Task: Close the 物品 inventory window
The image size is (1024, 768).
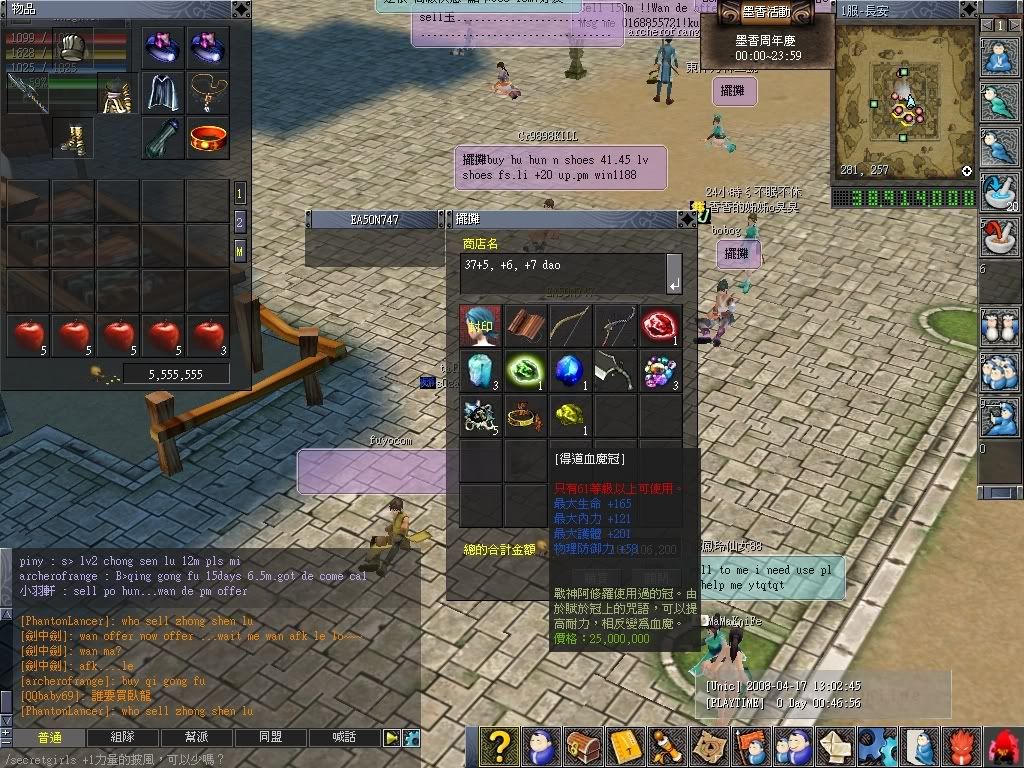Action: pos(240,9)
